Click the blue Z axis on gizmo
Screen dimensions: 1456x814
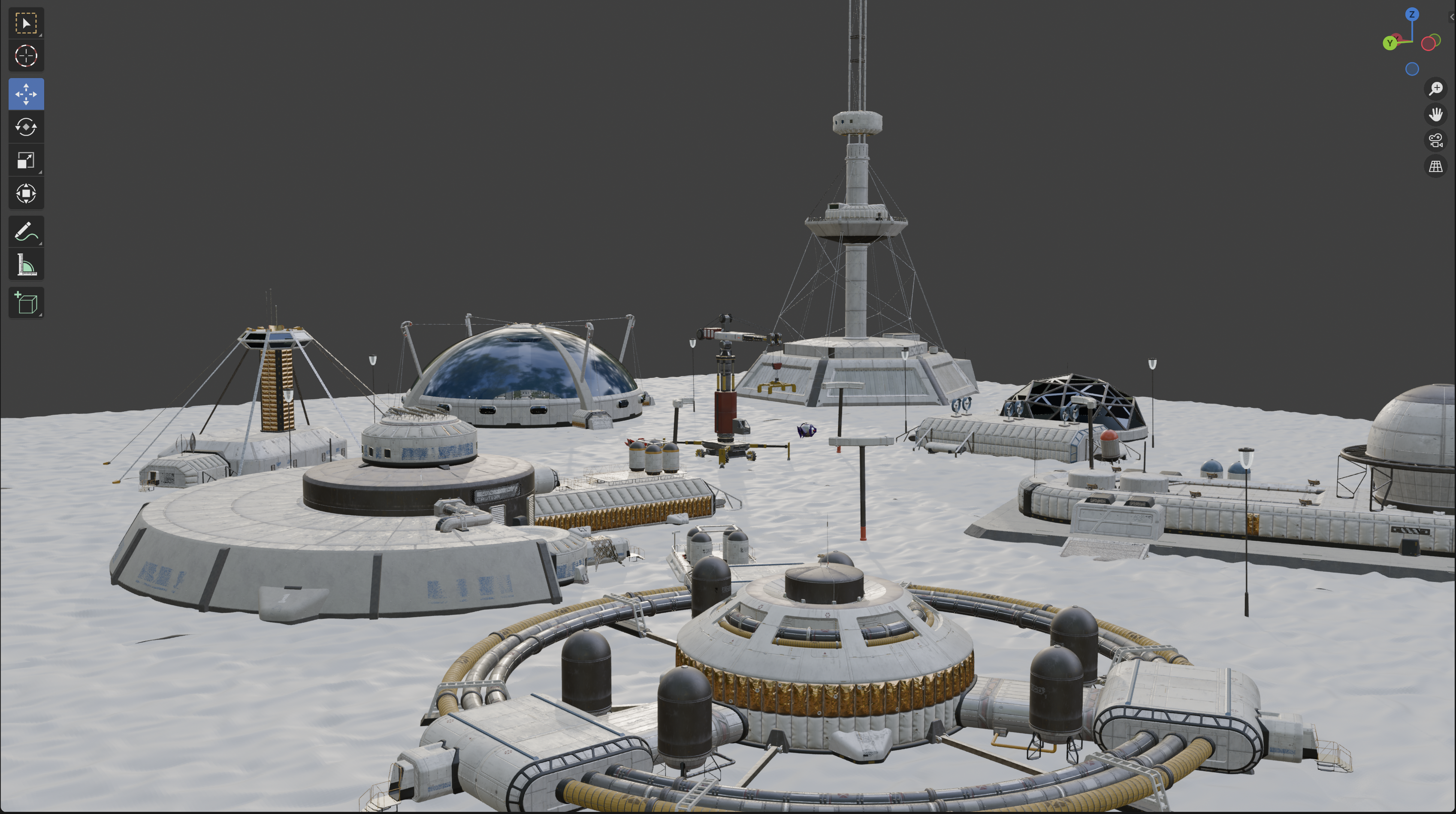(x=1412, y=15)
